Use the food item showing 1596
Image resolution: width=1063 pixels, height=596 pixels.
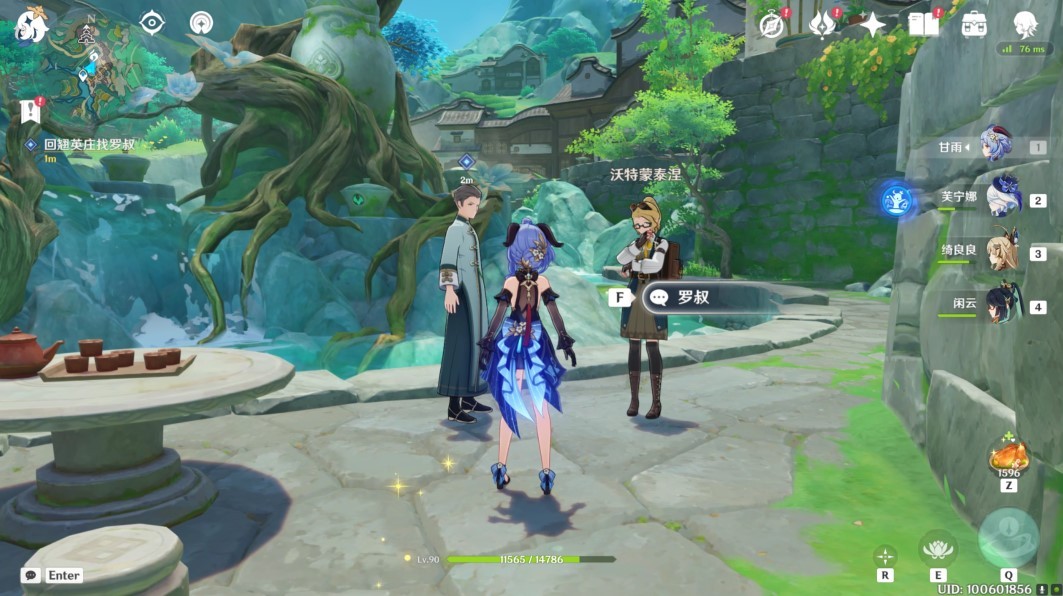point(1008,459)
